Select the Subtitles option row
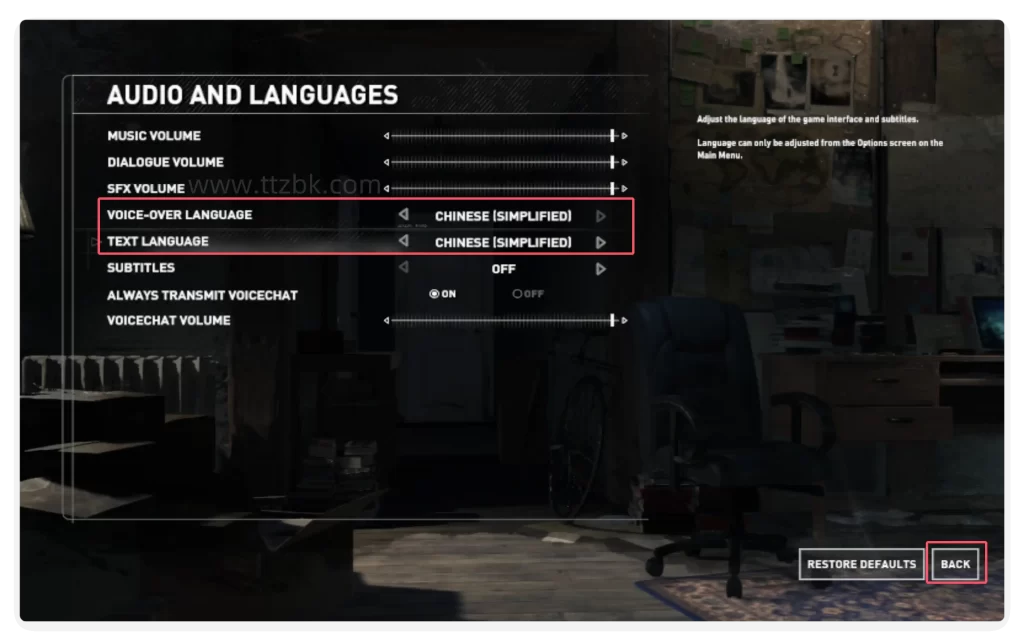1024x641 pixels. 141,268
